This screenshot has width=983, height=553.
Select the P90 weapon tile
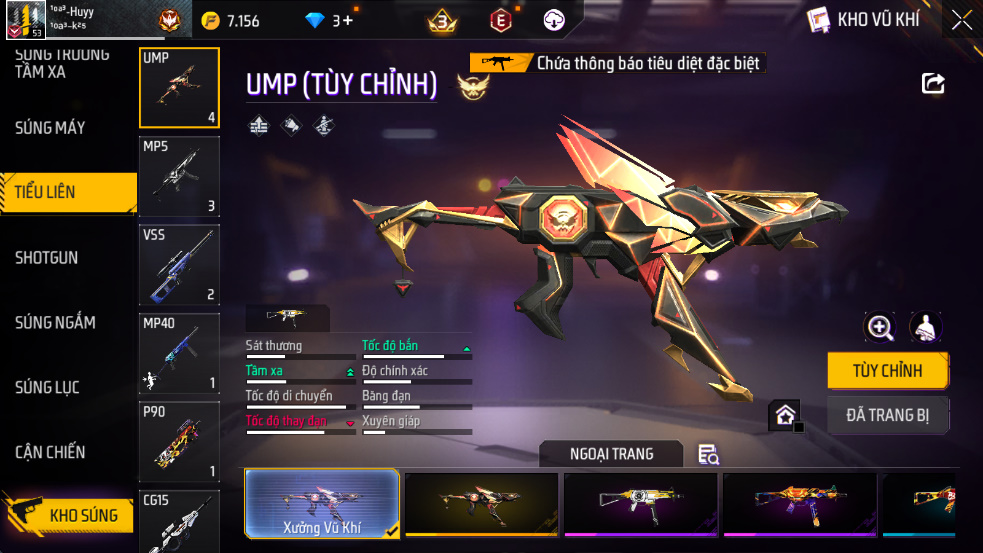coord(179,441)
